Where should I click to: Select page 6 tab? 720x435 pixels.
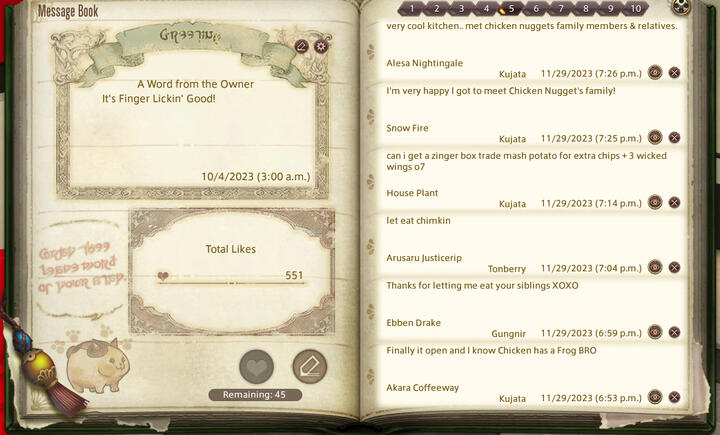pos(536,8)
